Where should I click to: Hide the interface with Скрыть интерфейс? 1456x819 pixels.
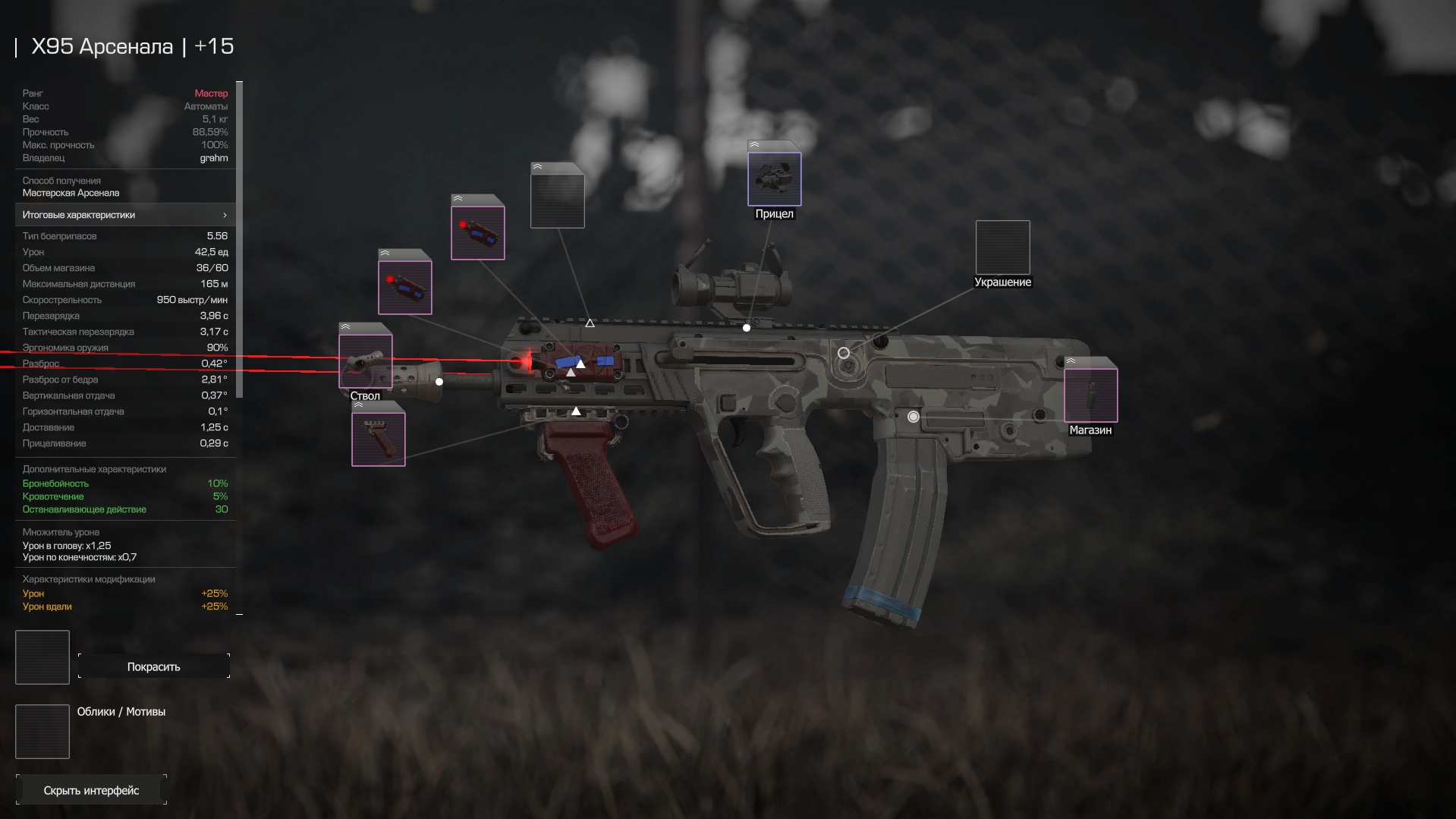[x=91, y=790]
